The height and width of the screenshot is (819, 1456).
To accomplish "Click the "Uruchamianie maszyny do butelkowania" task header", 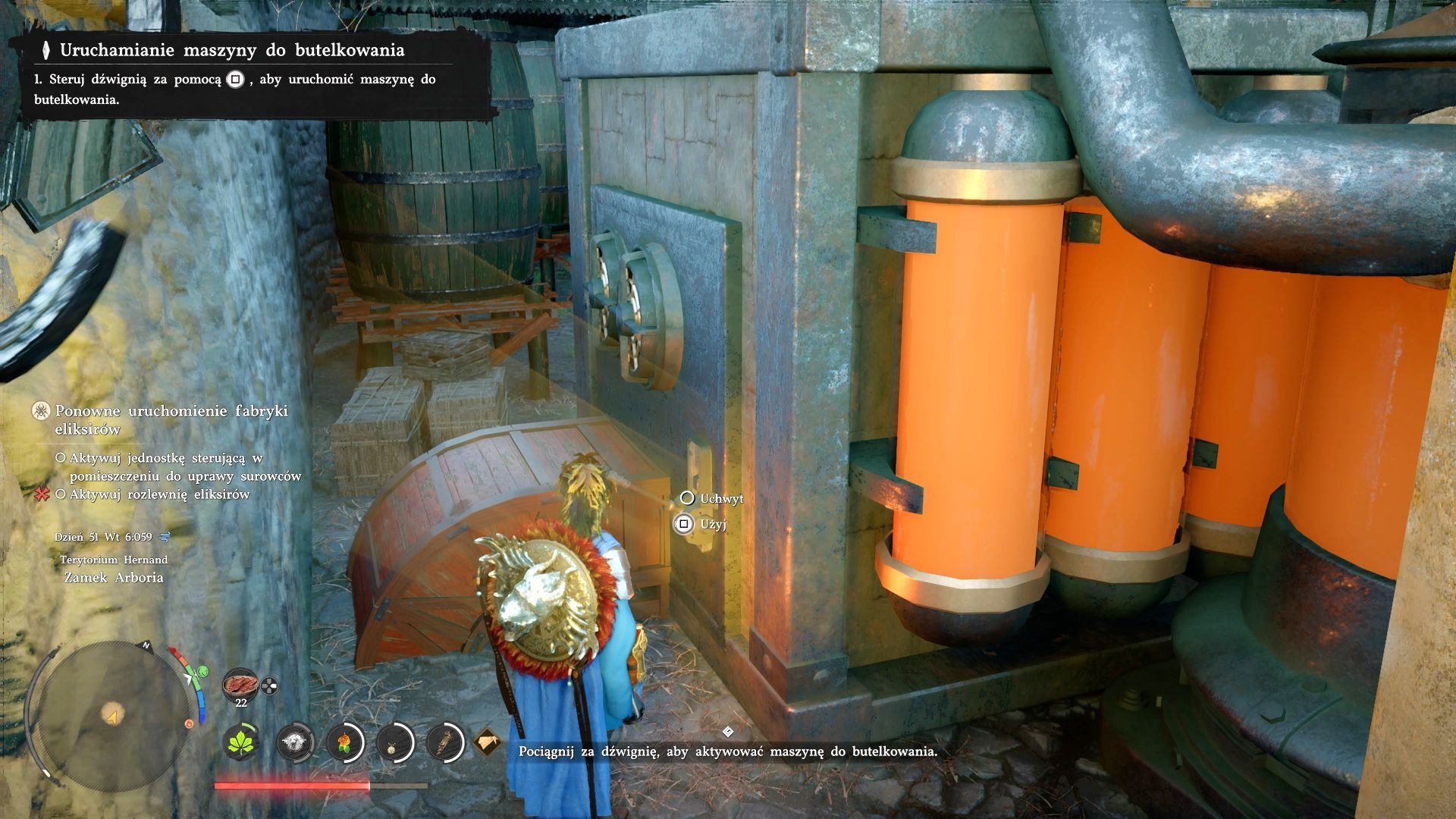I will (x=232, y=50).
